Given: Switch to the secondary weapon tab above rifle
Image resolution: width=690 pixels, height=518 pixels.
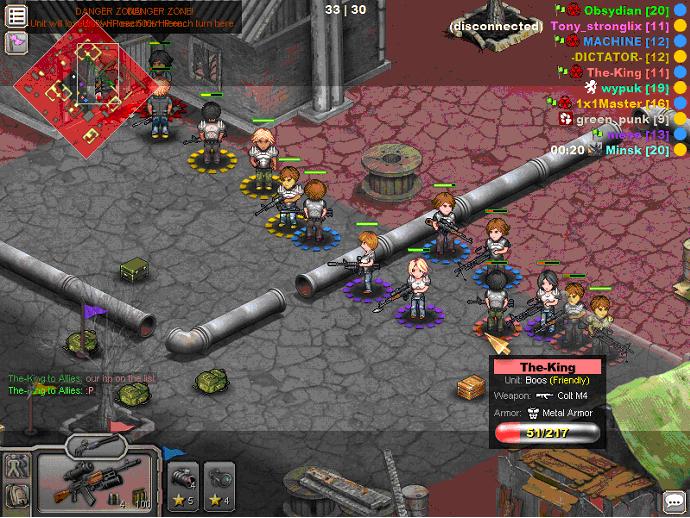Looking at the screenshot, I should (x=97, y=446).
